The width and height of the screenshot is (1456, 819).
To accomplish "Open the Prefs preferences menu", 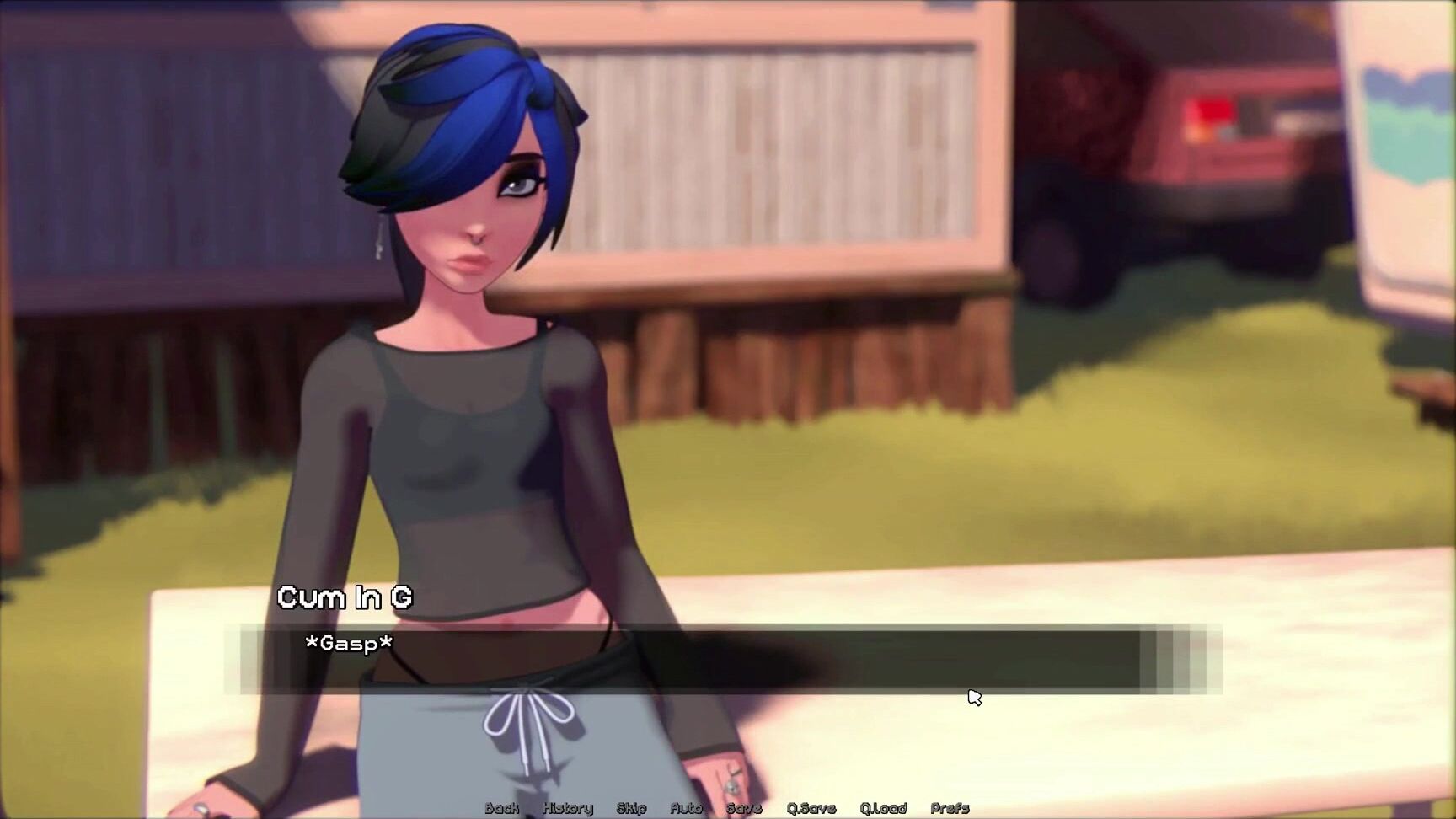I will pyautogui.click(x=950, y=808).
